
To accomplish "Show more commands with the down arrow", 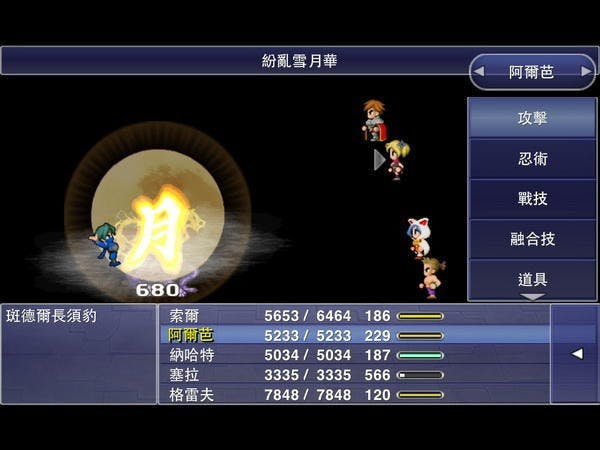I will tap(532, 297).
